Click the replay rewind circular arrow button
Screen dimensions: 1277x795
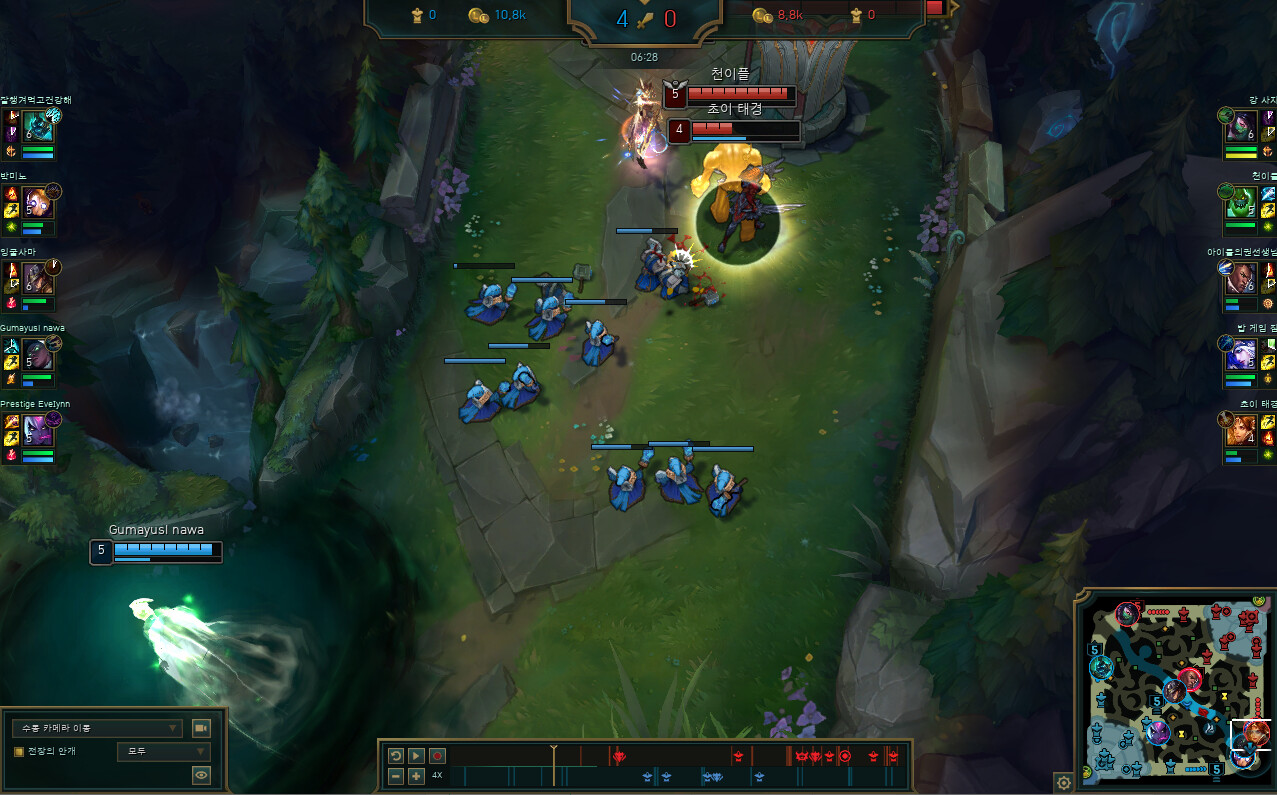(x=396, y=756)
